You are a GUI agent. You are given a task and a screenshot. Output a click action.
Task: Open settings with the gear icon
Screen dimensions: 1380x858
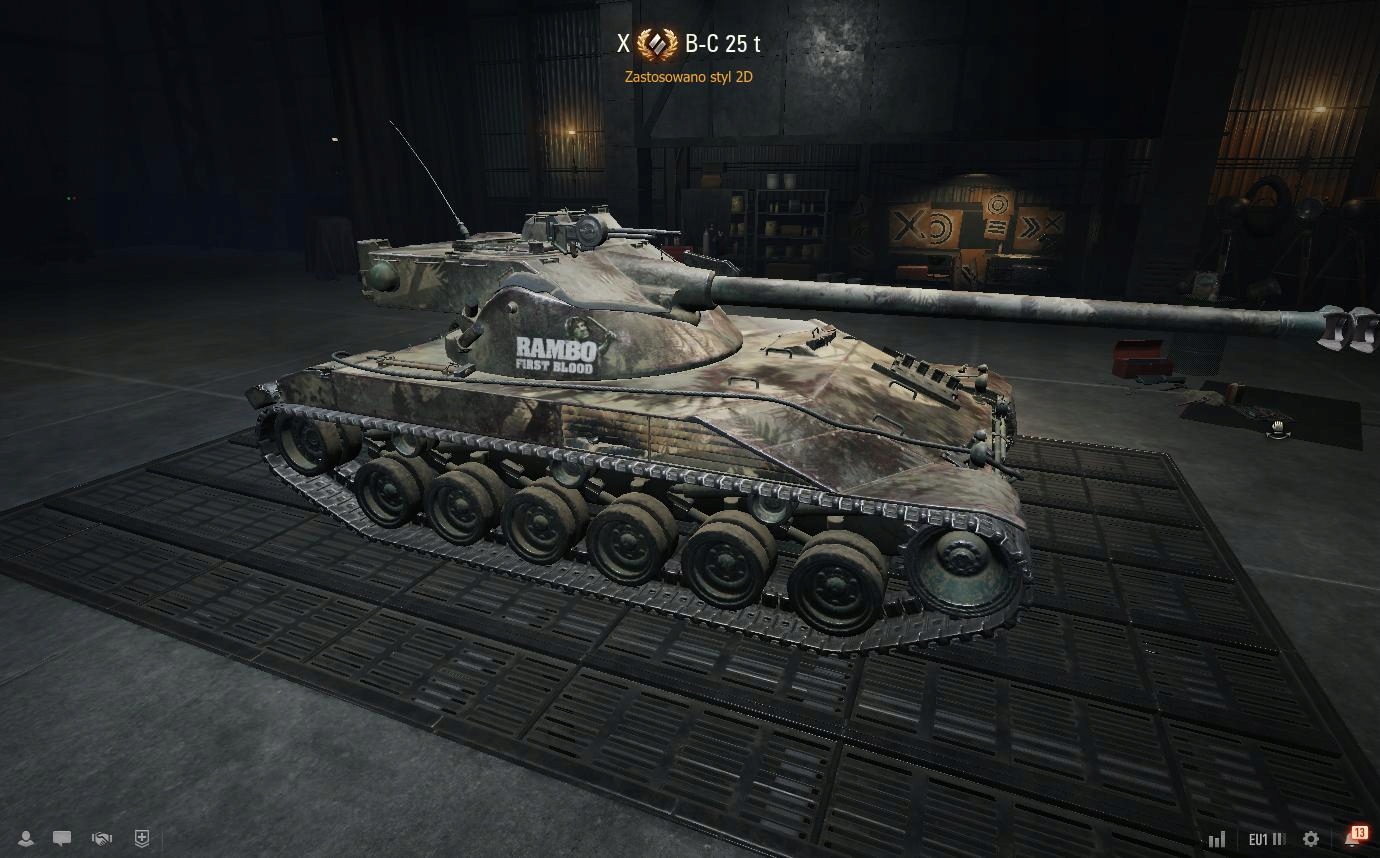[x=1311, y=840]
